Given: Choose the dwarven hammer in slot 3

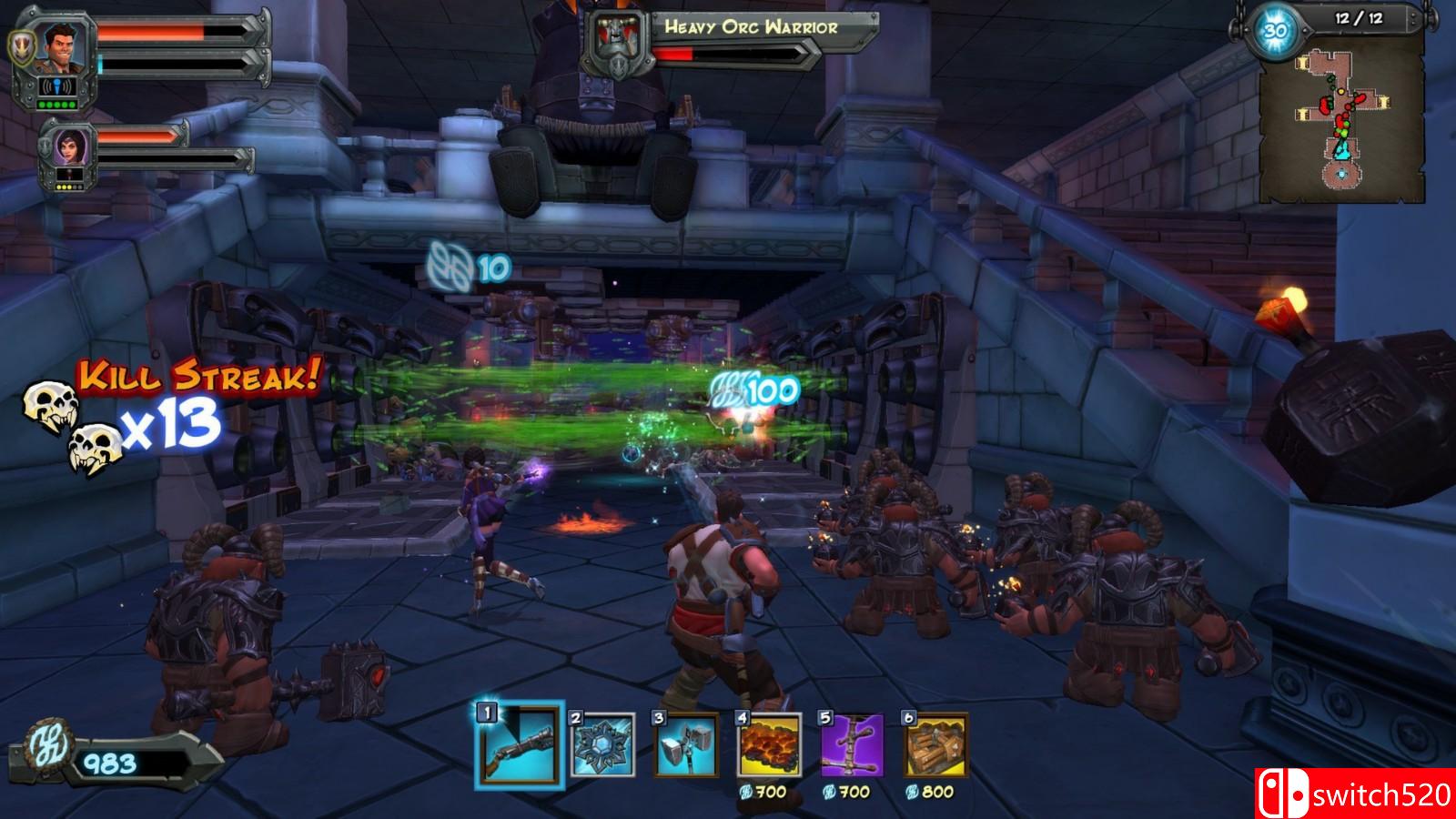Looking at the screenshot, I should click(685, 745).
